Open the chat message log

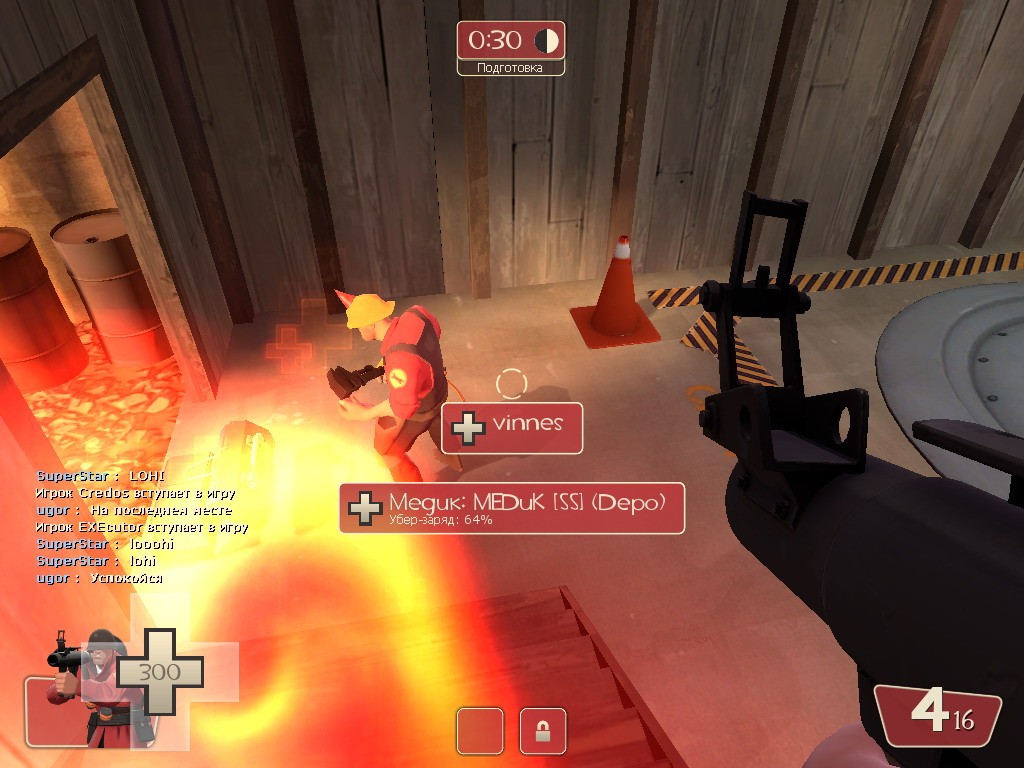tap(140, 527)
